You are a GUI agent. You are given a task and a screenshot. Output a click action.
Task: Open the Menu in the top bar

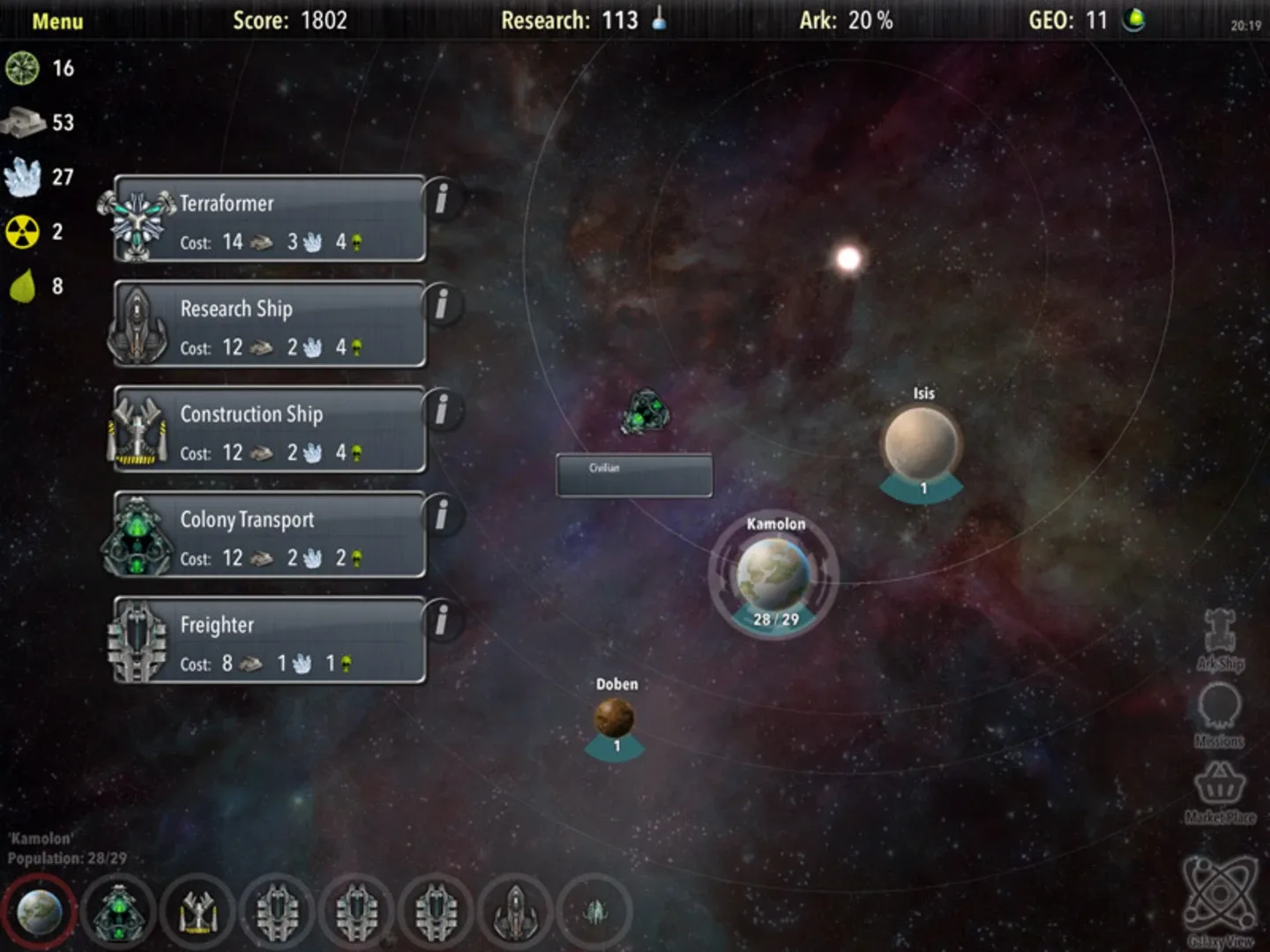click(57, 21)
